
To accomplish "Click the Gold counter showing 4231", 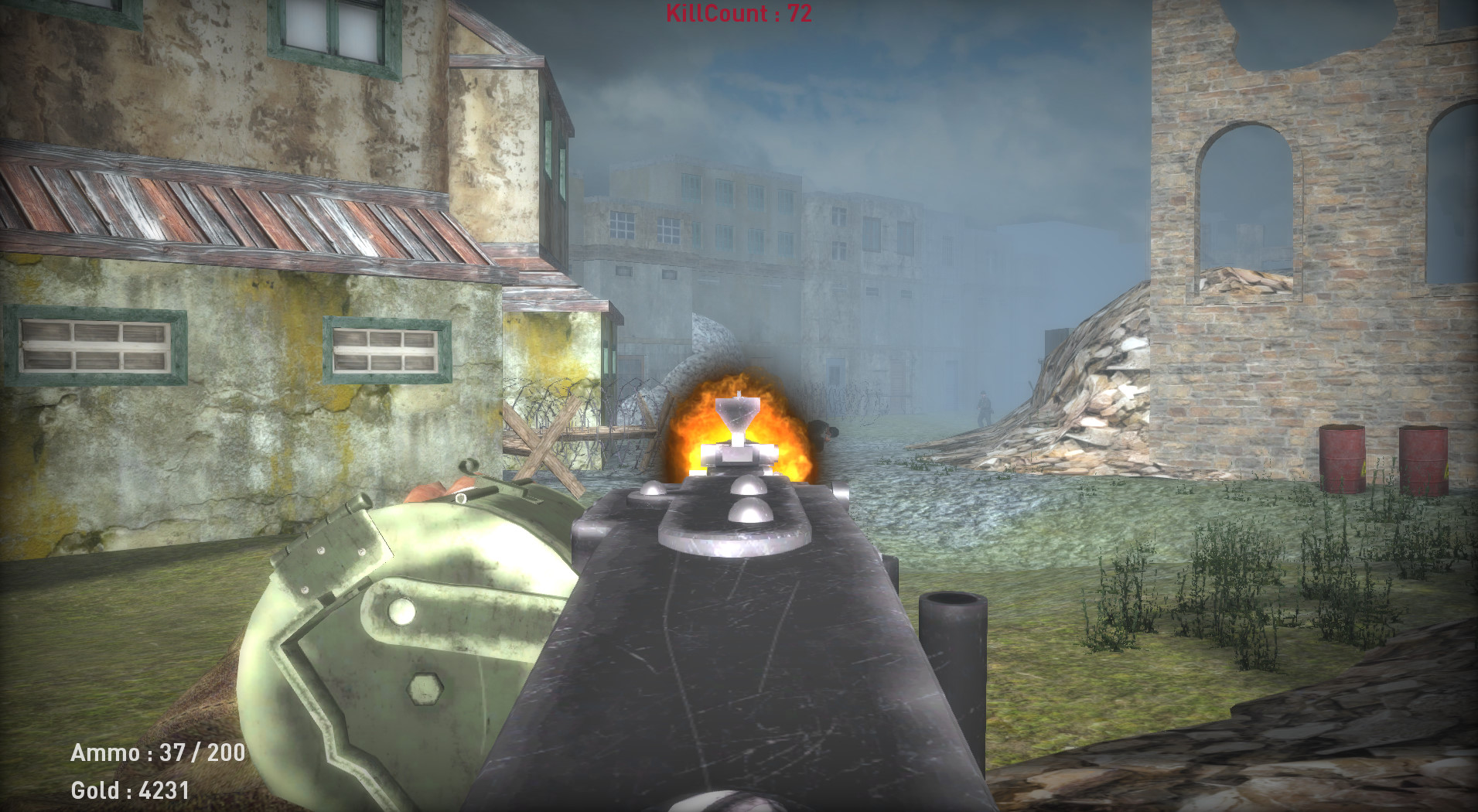I will tap(131, 791).
